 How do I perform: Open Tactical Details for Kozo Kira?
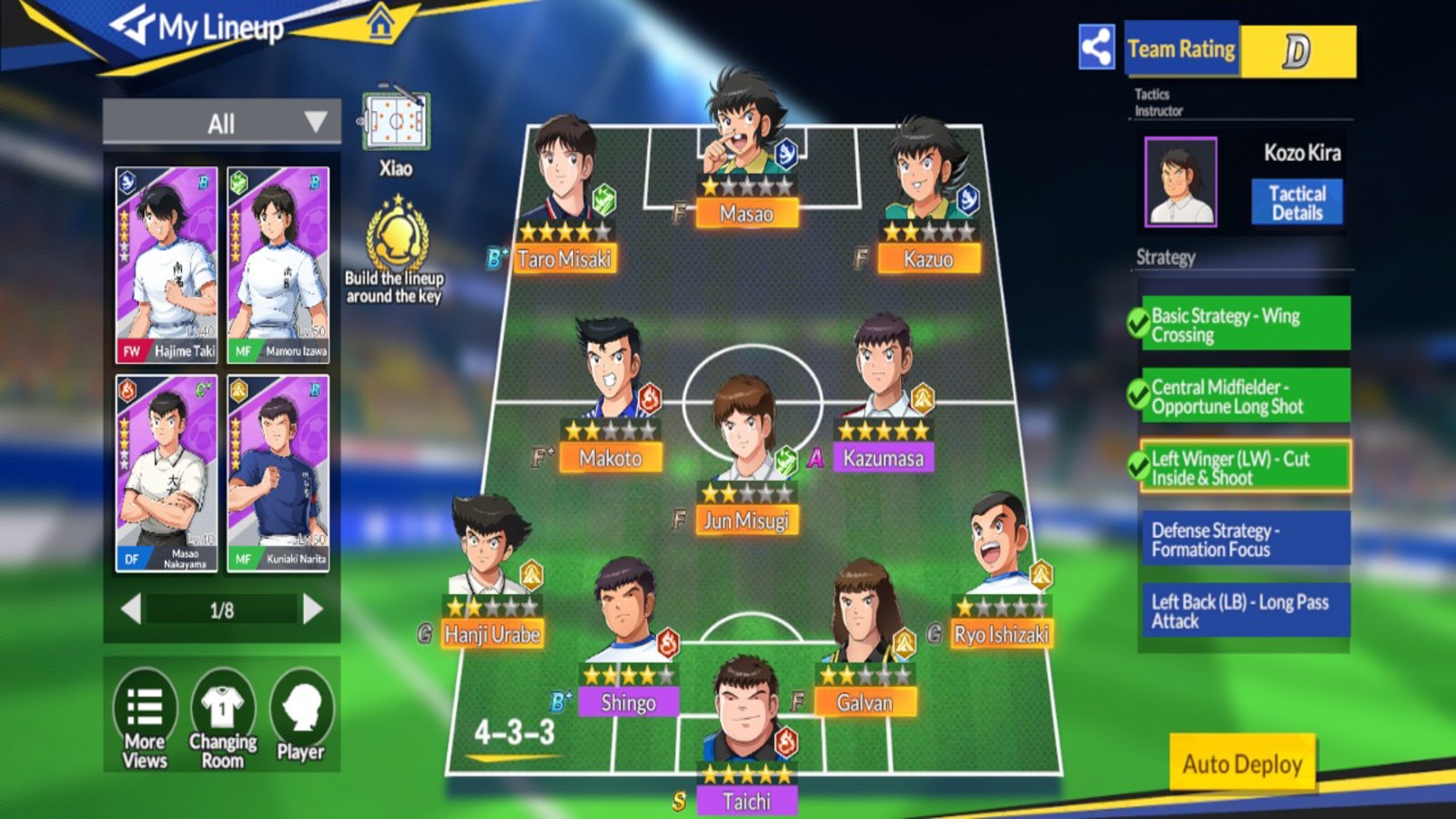[1297, 203]
